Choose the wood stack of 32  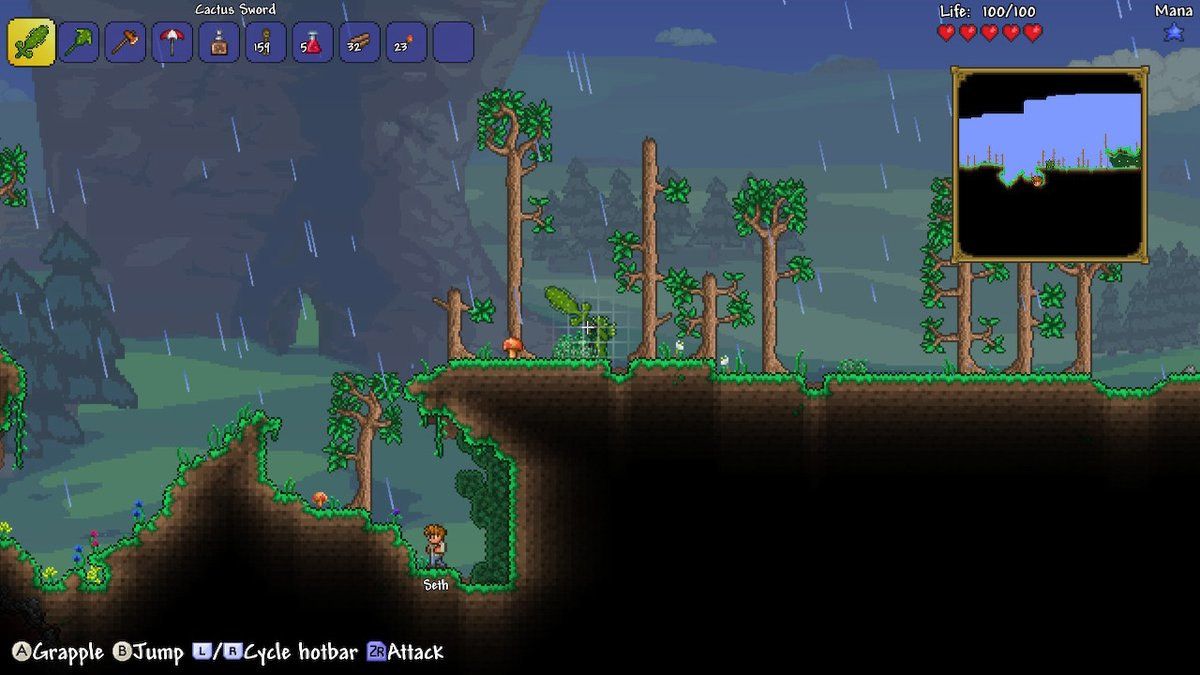(359, 43)
